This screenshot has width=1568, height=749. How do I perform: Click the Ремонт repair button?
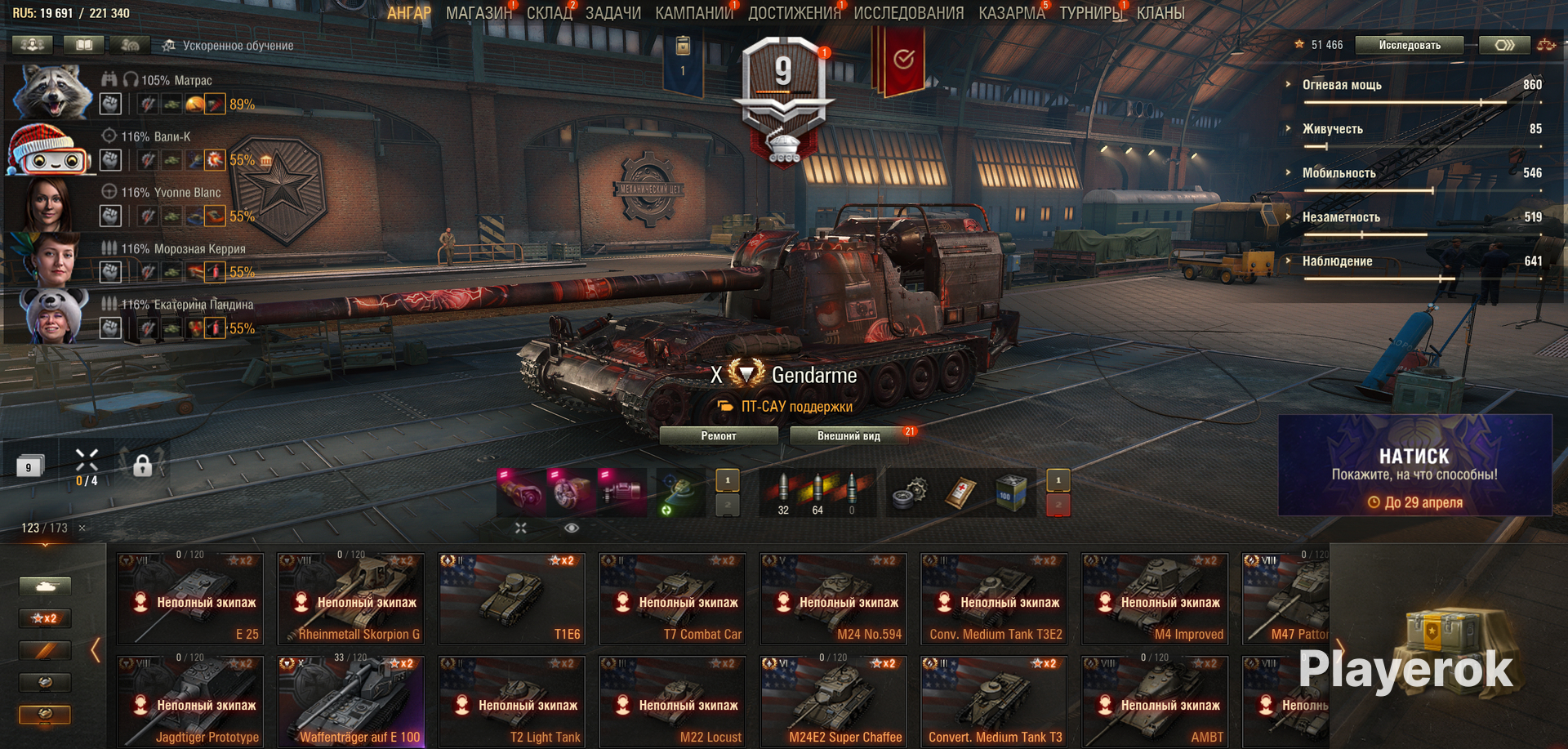click(x=719, y=436)
